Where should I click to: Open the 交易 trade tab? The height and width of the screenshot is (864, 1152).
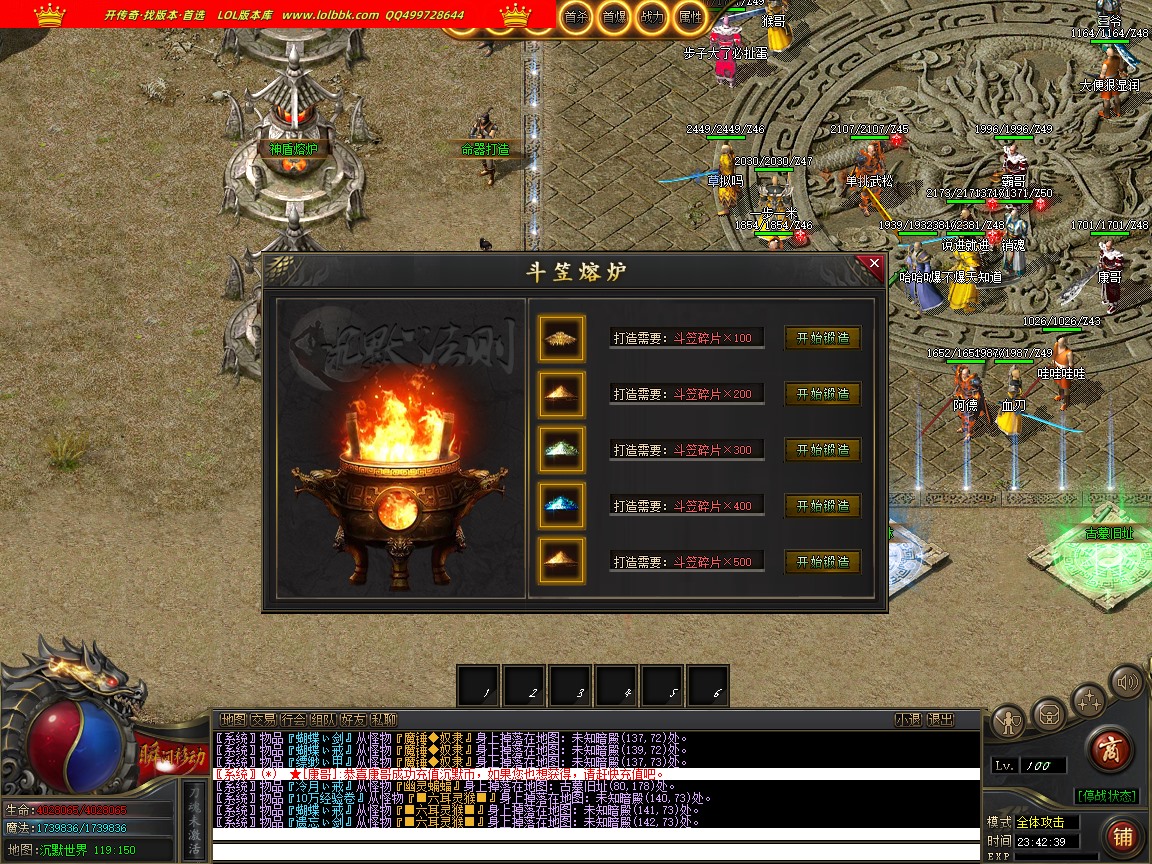click(x=263, y=719)
